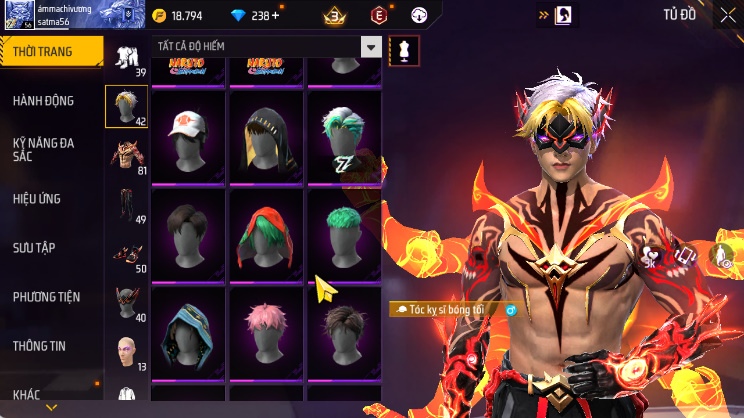Click the mannequin preview icon

click(x=403, y=48)
